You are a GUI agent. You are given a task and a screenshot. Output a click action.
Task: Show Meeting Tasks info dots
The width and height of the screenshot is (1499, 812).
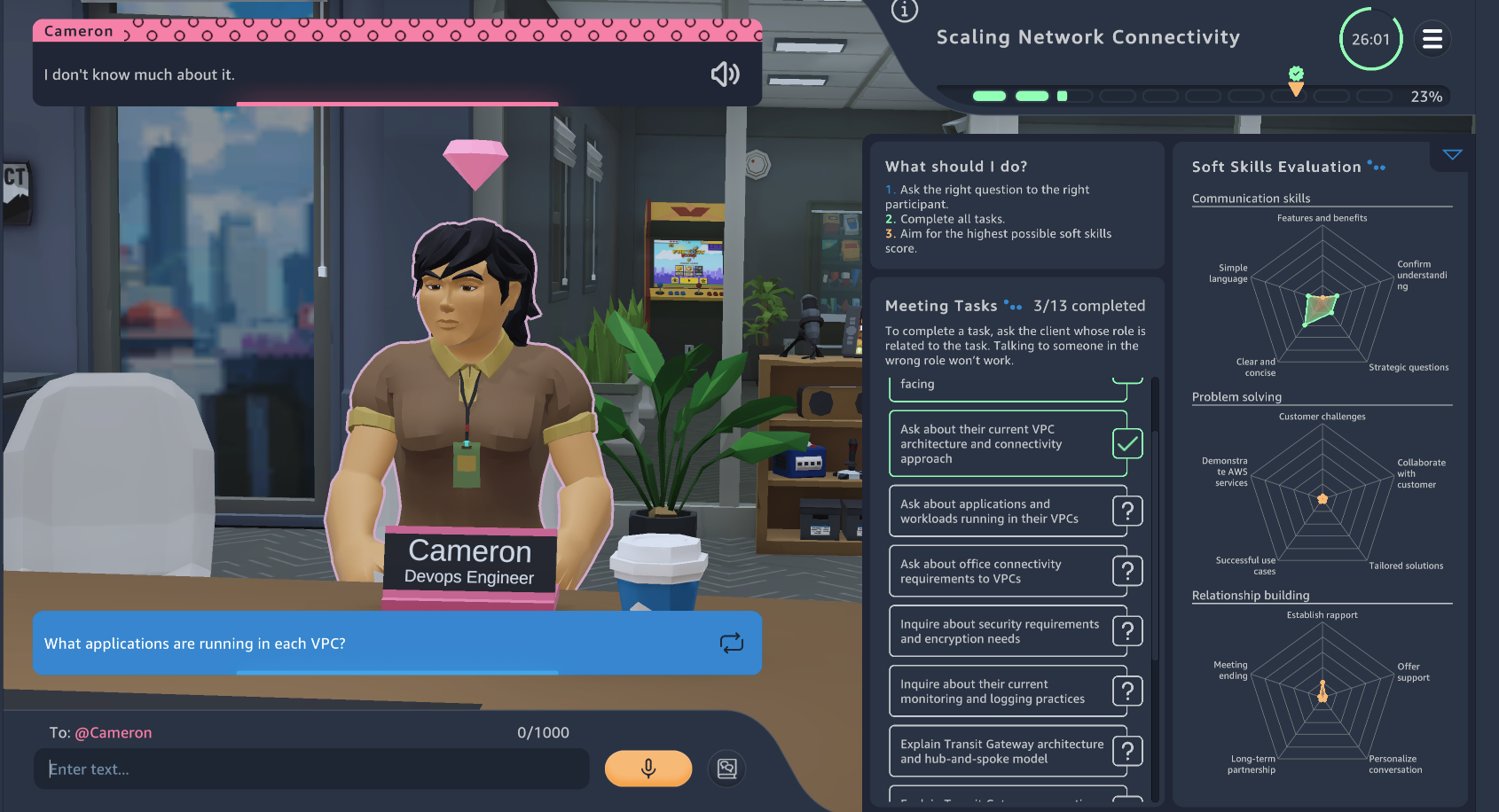[x=1013, y=306]
